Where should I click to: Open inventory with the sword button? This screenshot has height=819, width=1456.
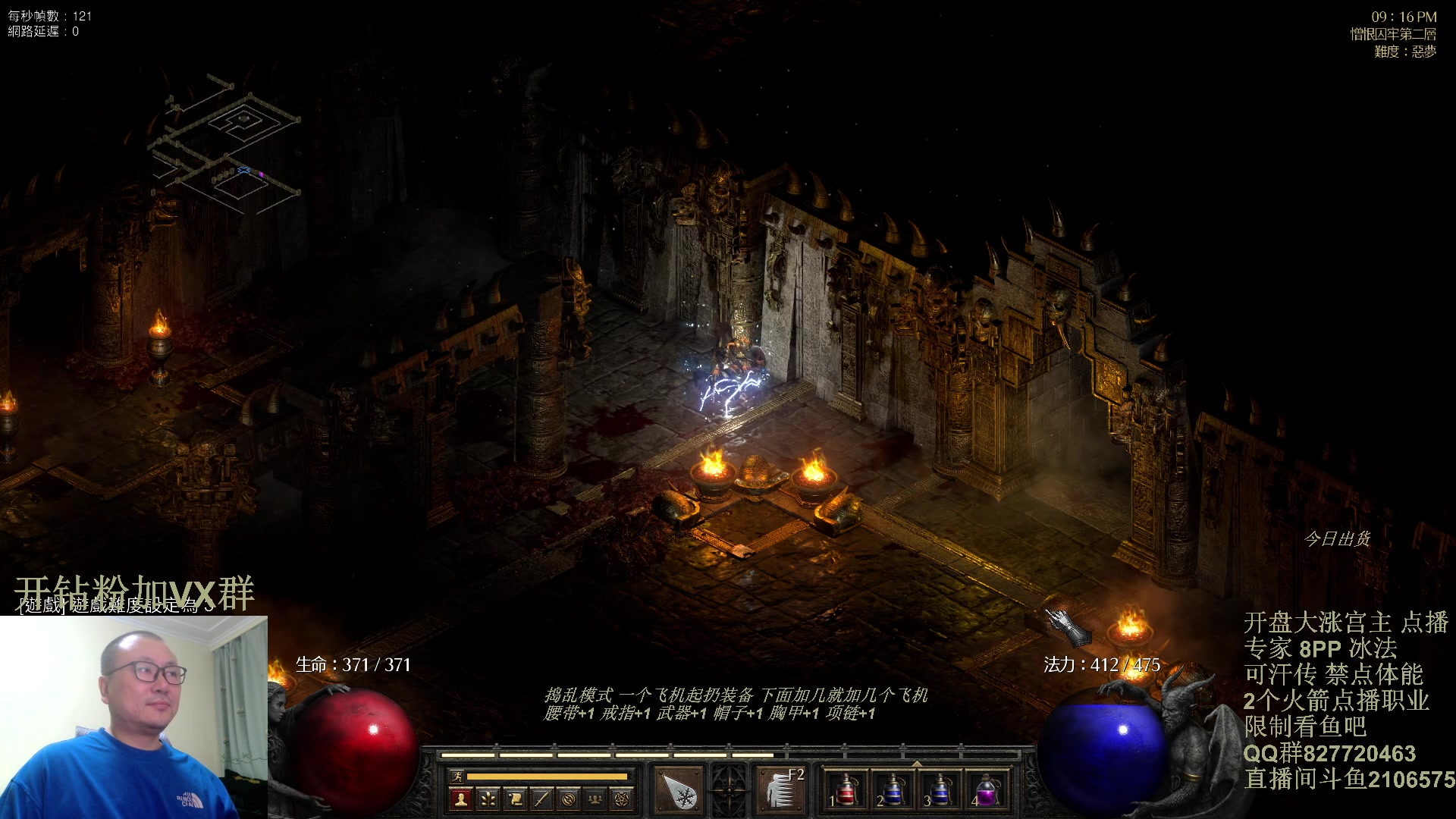click(x=541, y=799)
